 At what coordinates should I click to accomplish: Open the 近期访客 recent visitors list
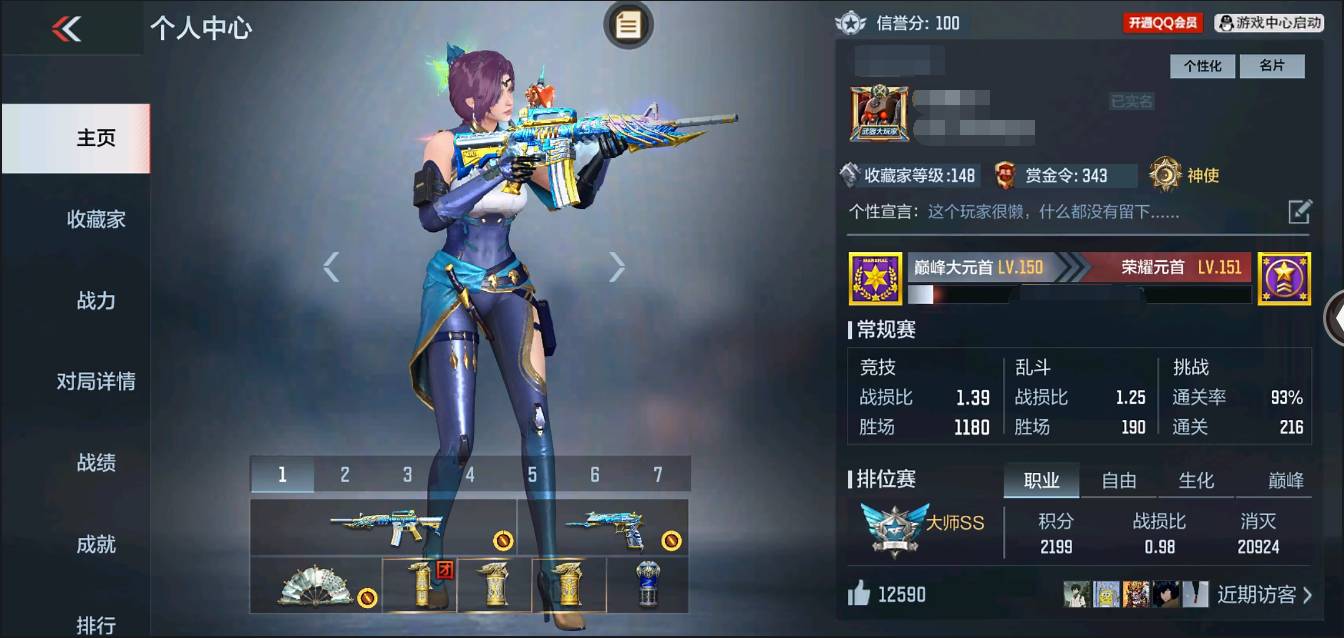click(1264, 595)
